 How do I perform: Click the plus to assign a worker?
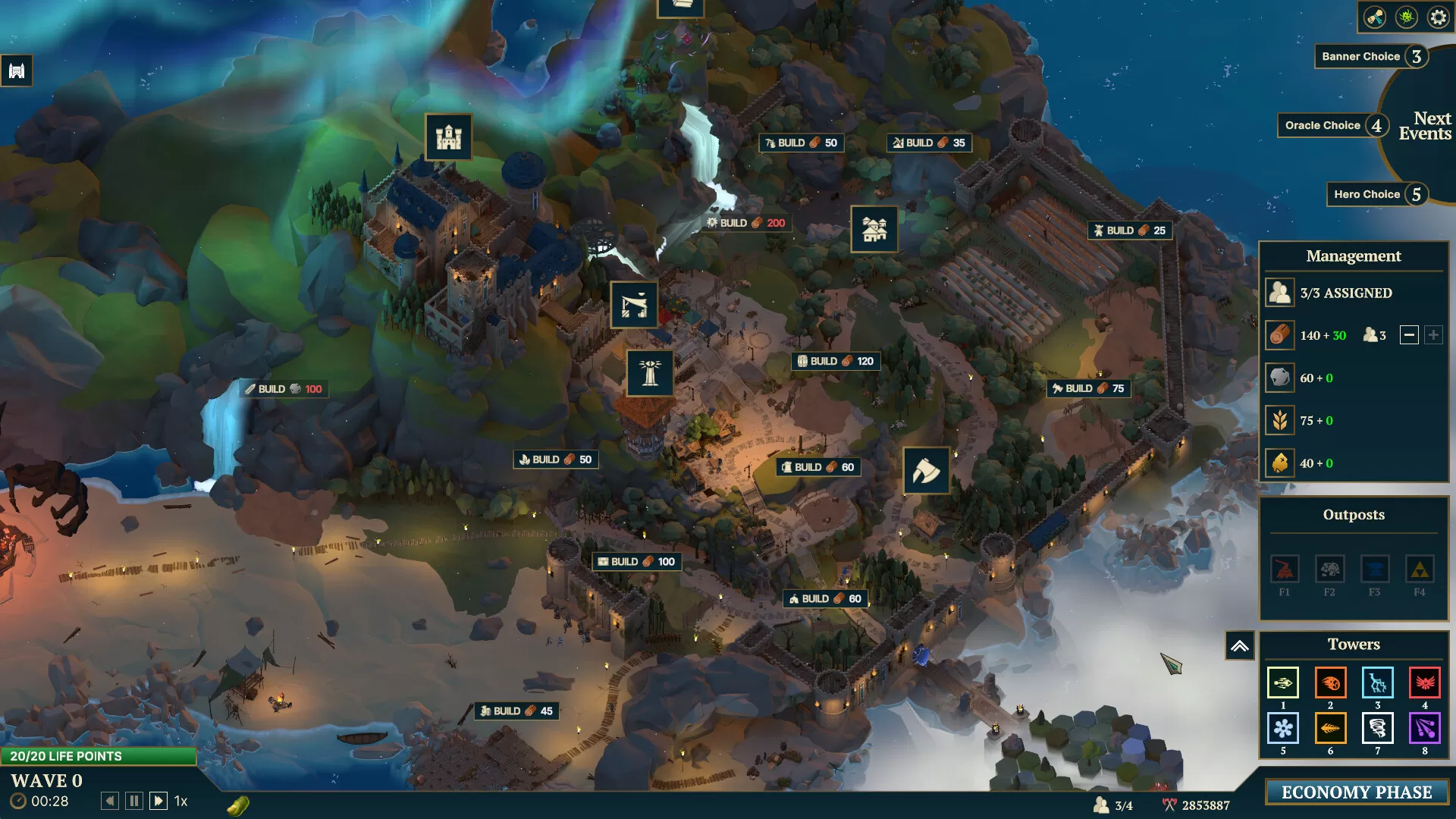[x=1433, y=335]
